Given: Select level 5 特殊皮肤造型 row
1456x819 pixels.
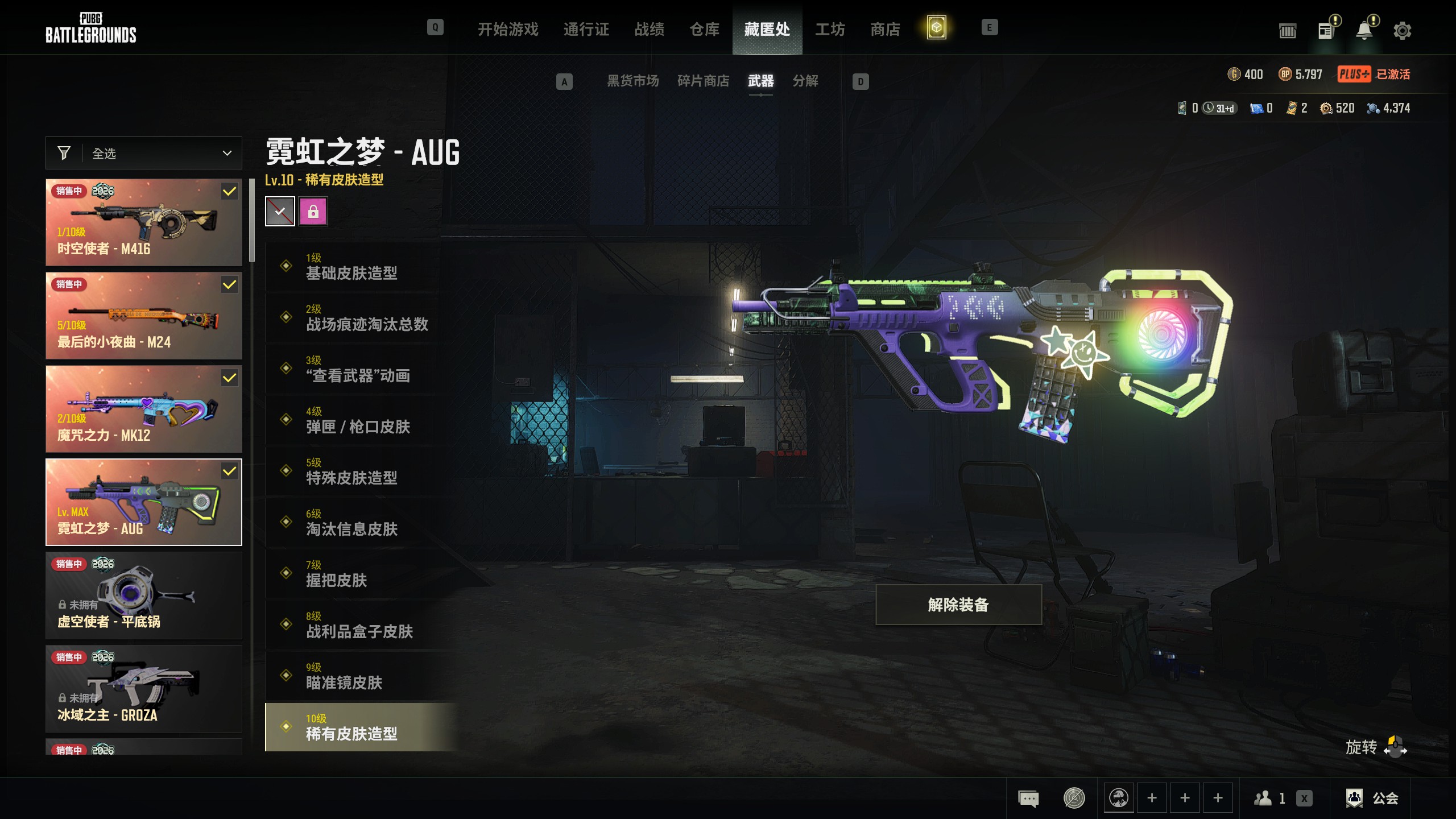Looking at the screenshot, I should pos(353,471).
